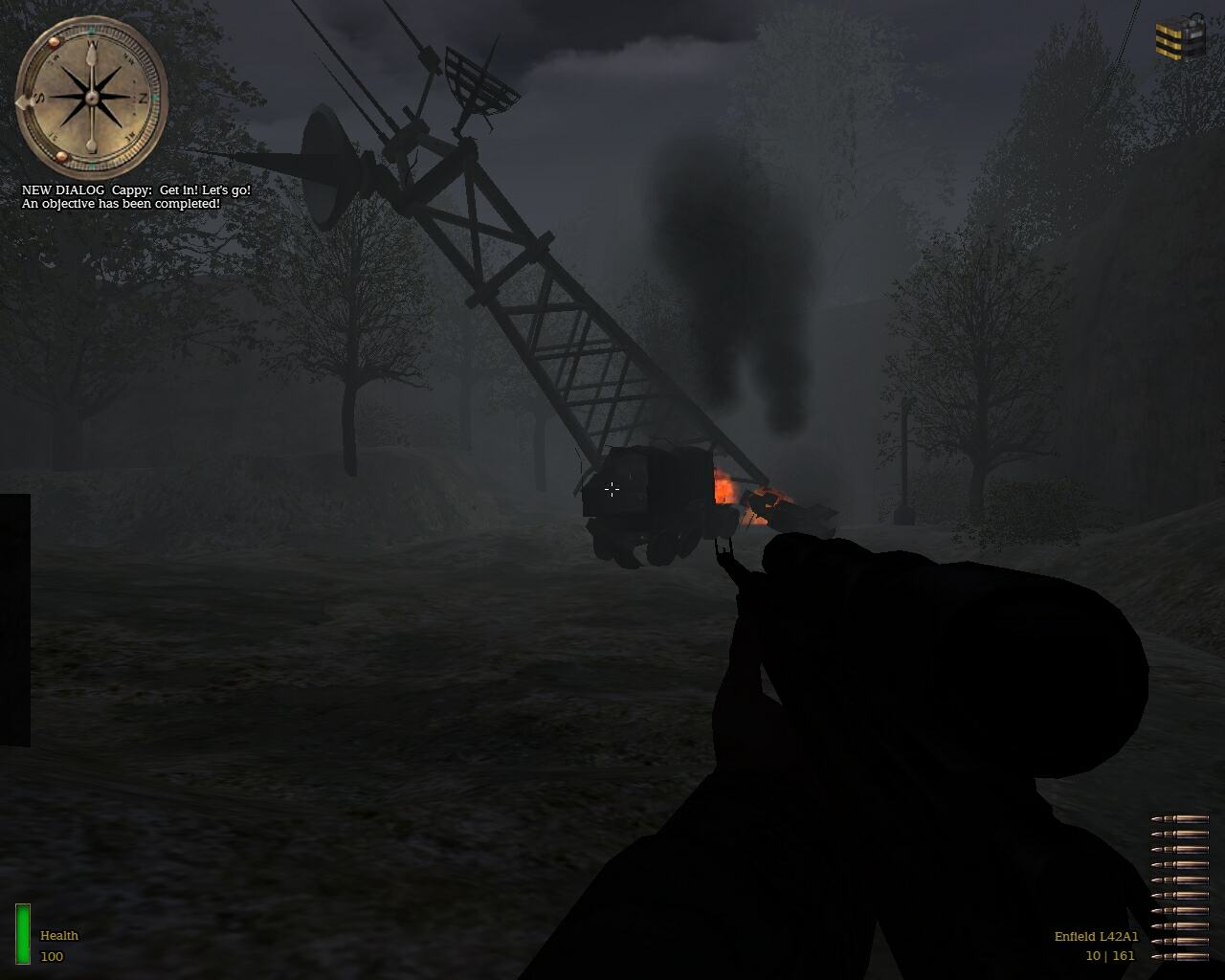
Task: Click the fifth bullet icon in the ammo column
Action: point(1179,880)
